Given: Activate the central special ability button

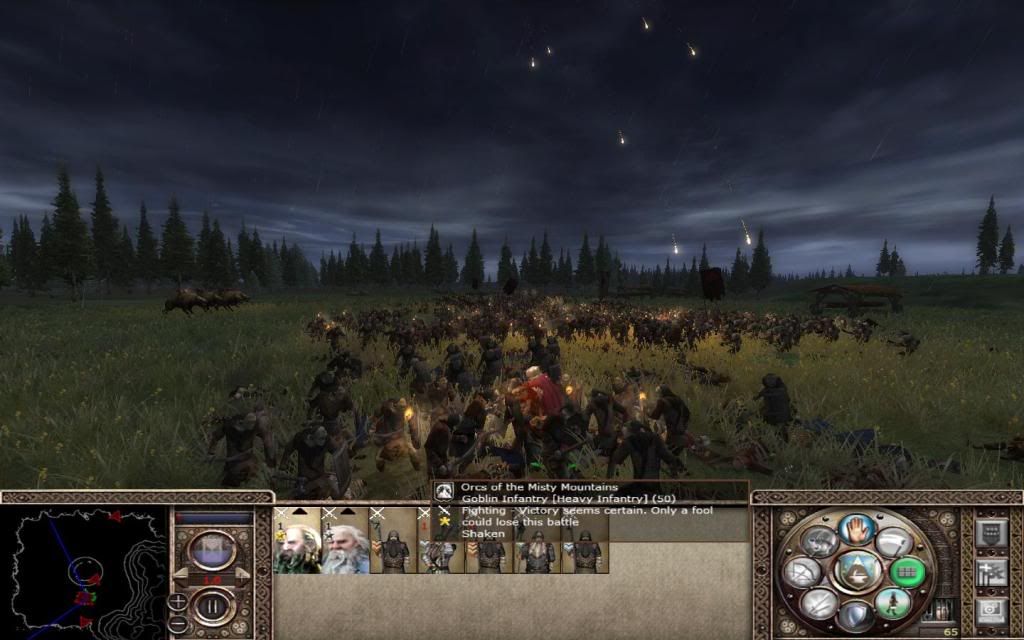Looking at the screenshot, I should click(x=855, y=571).
